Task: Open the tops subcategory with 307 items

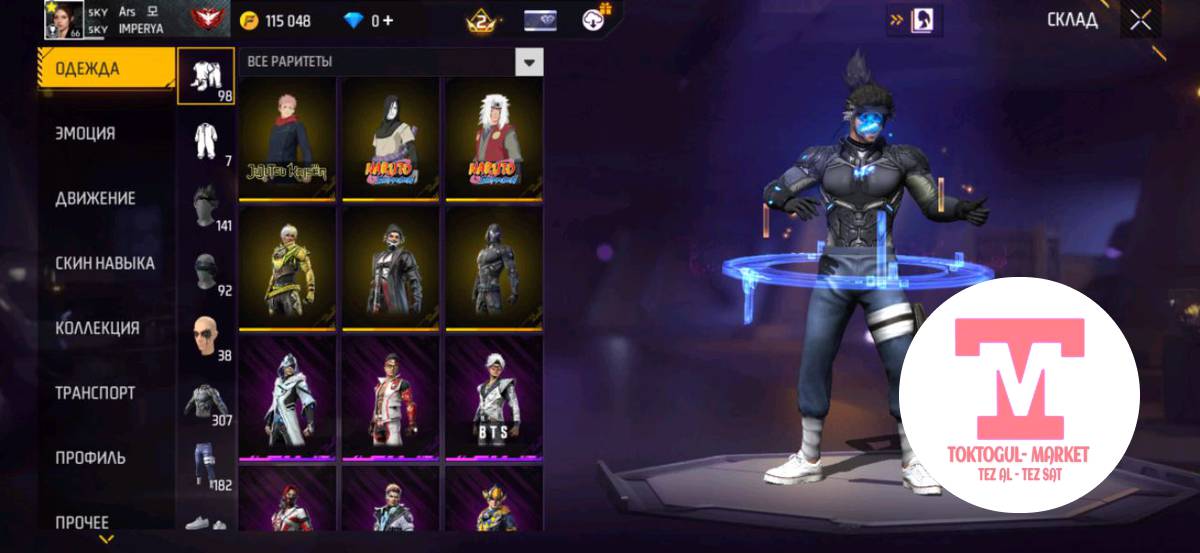Action: (206, 402)
